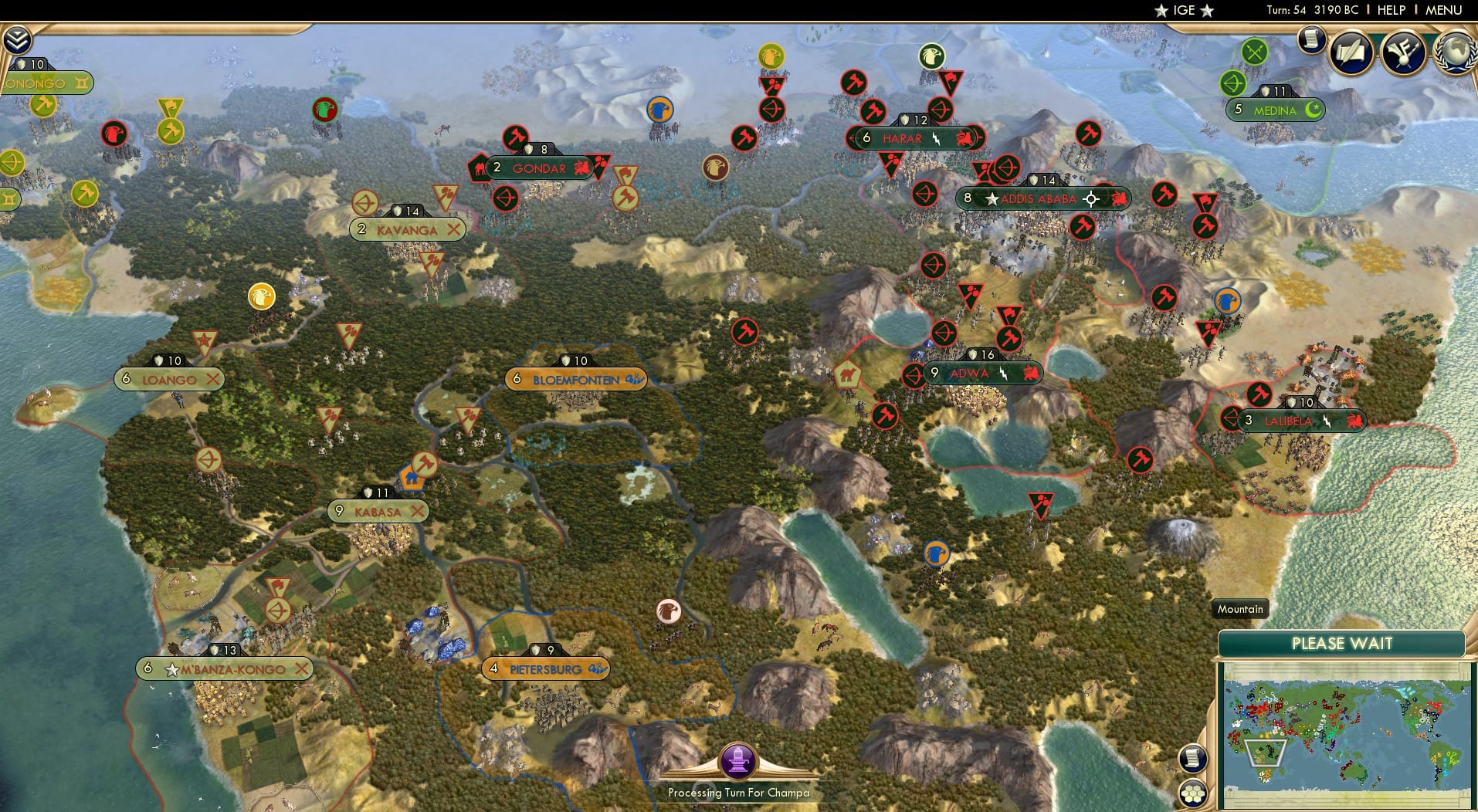This screenshot has height=812, width=1478.
Task: Open the notification log scroll icon at top right
Action: tap(1311, 40)
